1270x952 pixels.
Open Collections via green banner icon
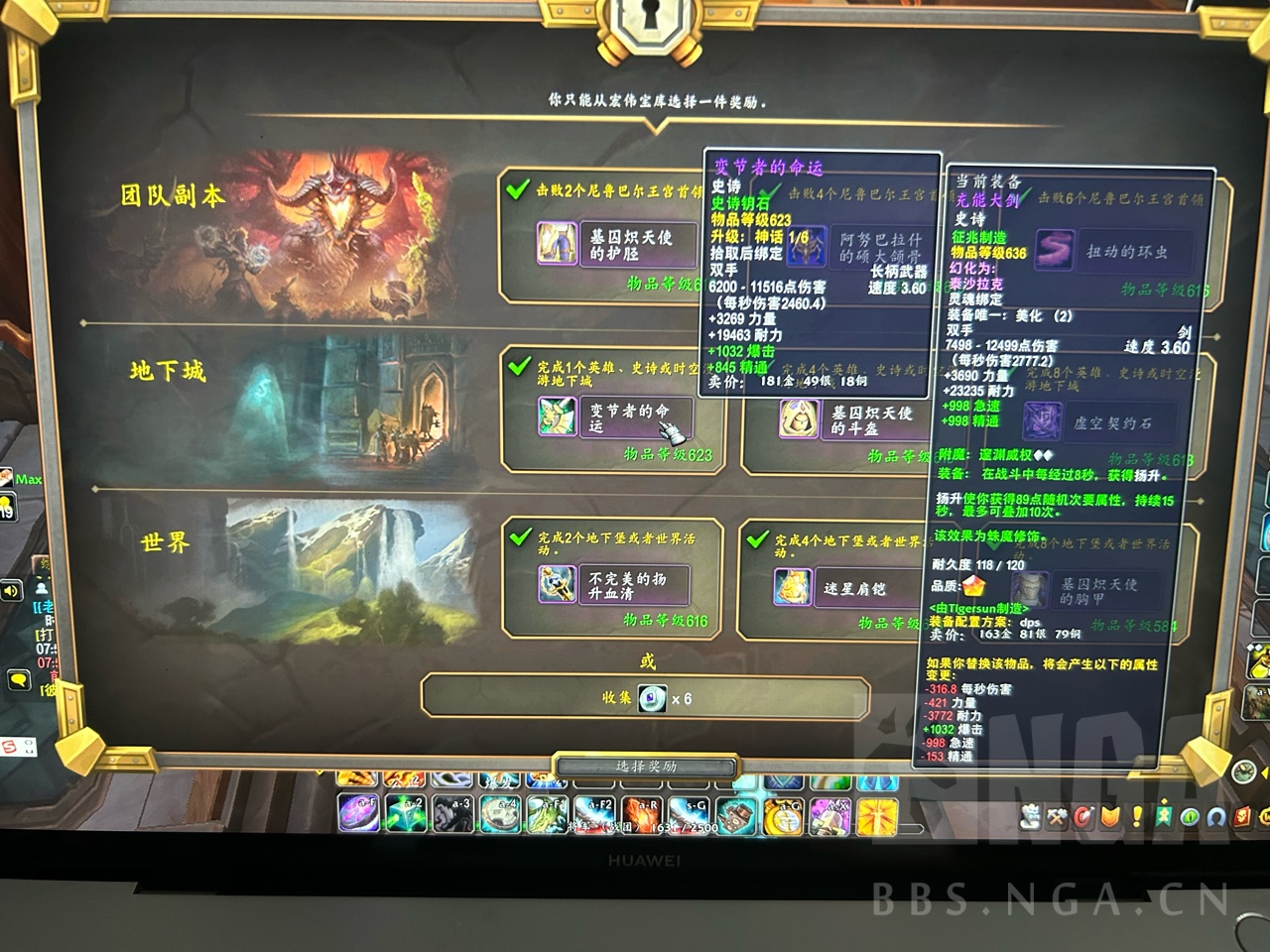(x=1163, y=816)
